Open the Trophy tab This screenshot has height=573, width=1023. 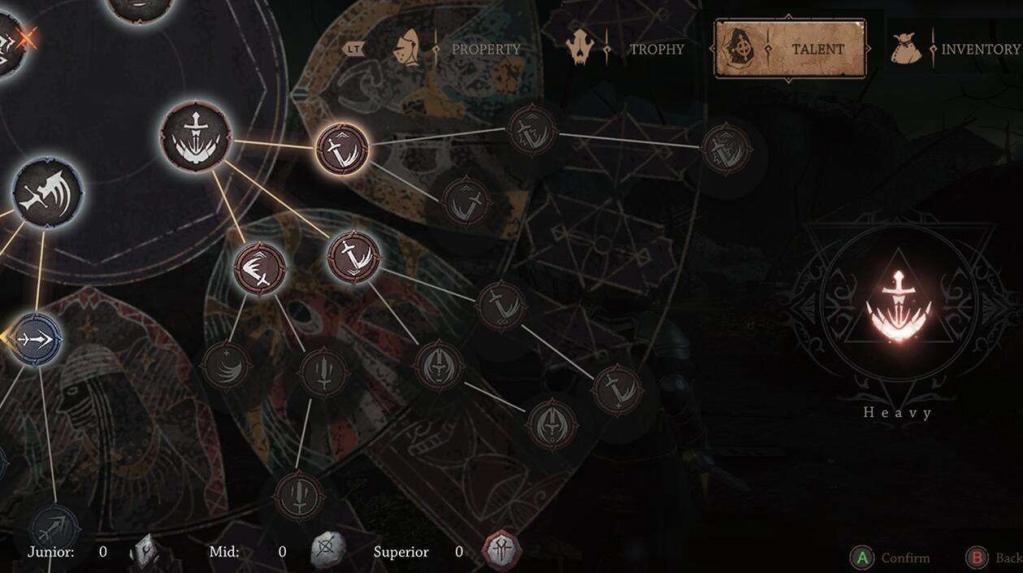click(x=655, y=48)
